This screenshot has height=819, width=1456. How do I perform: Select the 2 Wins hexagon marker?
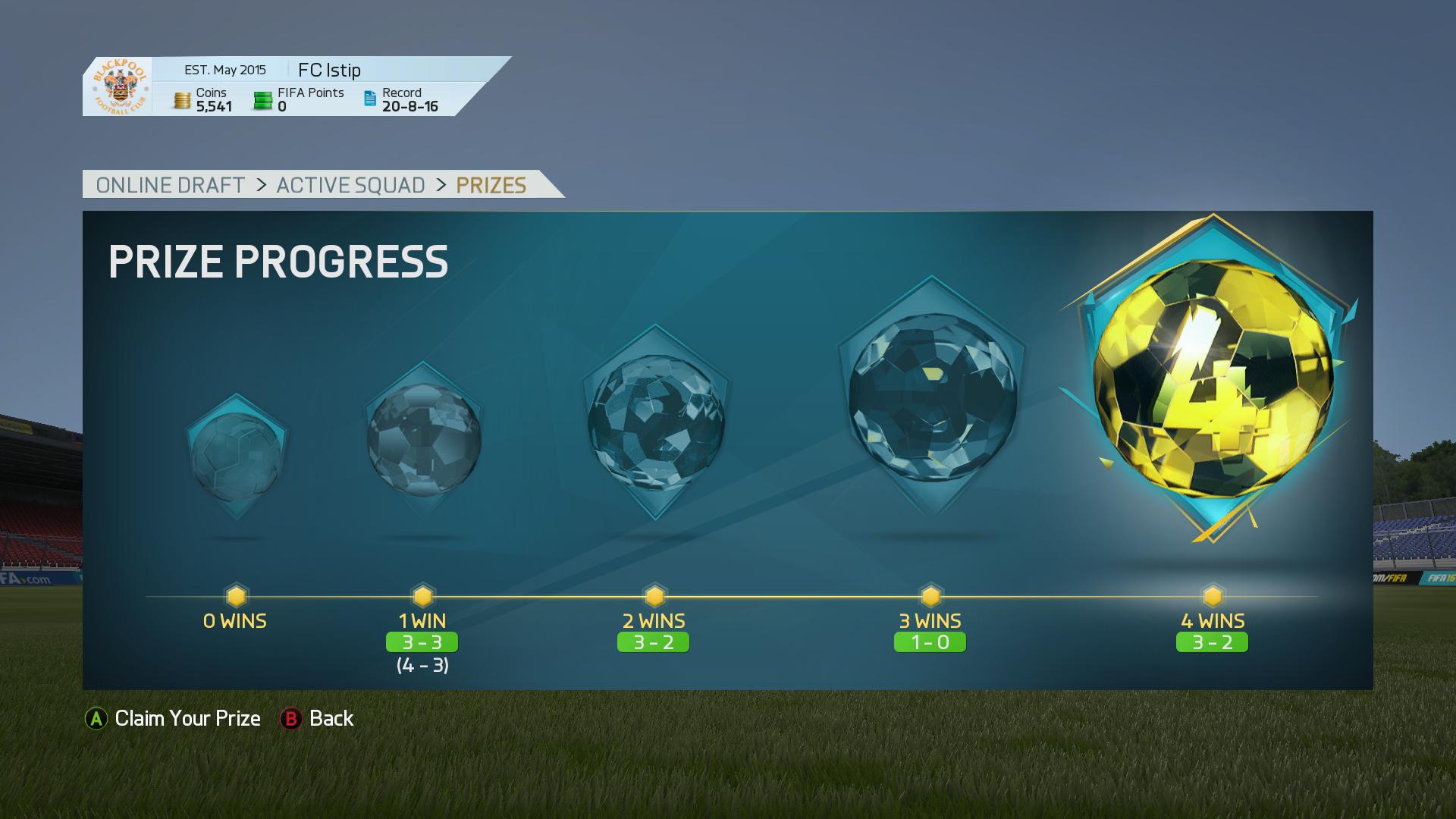coord(654,595)
